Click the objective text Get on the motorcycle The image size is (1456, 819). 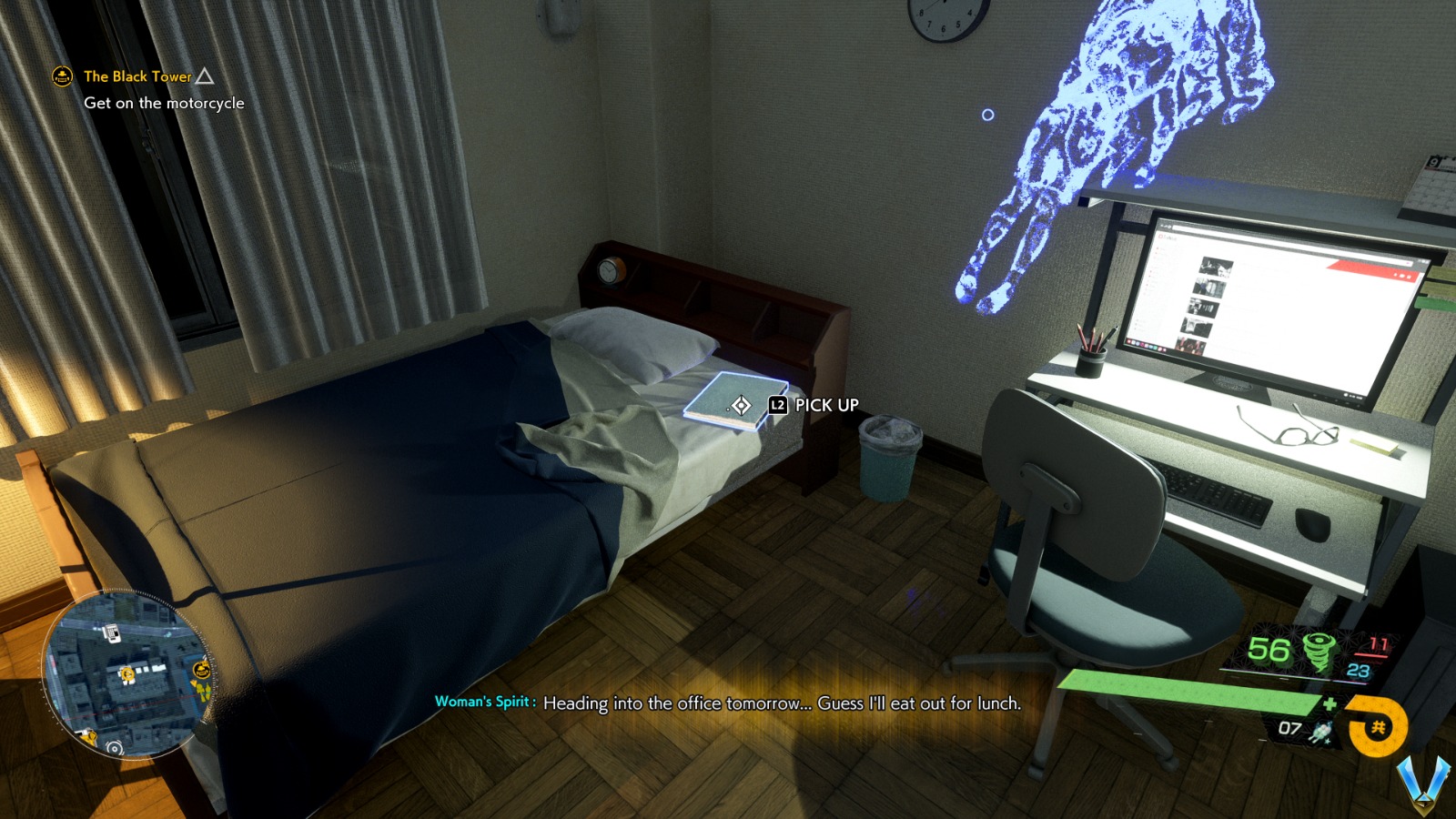164,103
